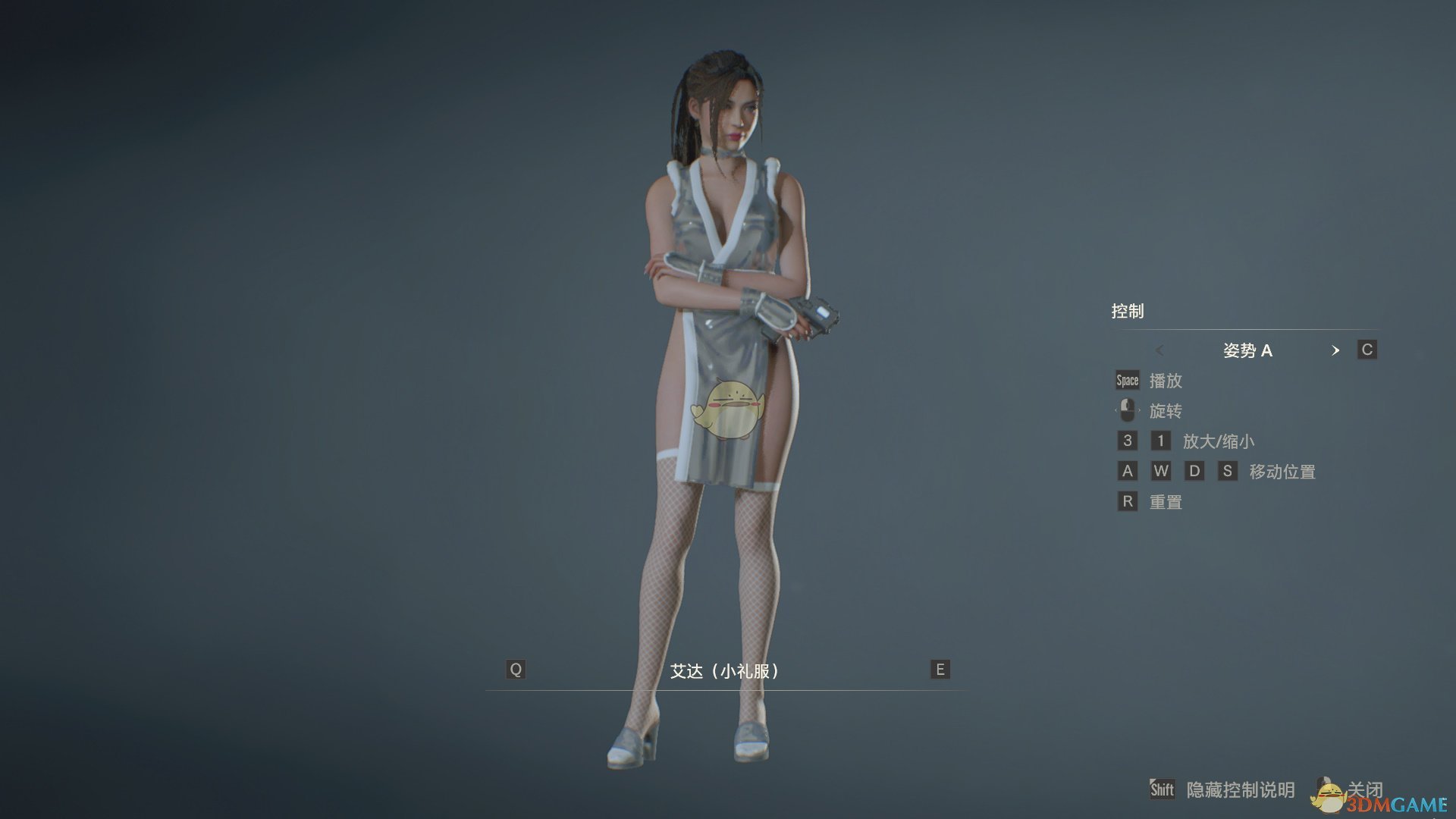Click the left arrow to switch to previous pose
Screen dimensions: 1456x819
tap(1158, 350)
